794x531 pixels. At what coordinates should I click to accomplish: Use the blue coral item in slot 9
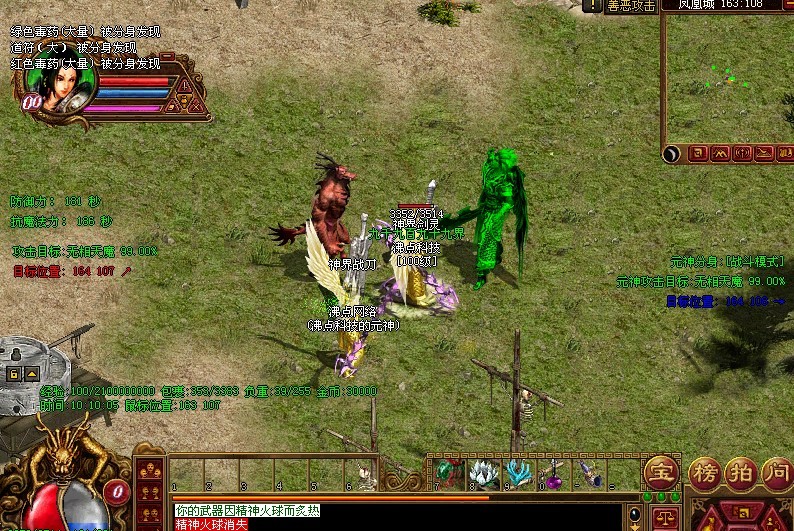[517, 473]
